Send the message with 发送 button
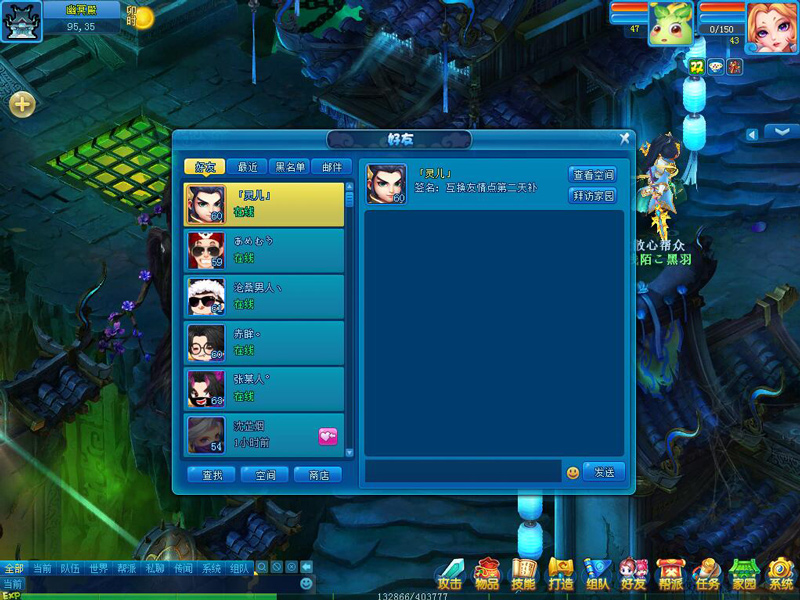Viewport: 800px width, 600px height. pyautogui.click(x=604, y=472)
